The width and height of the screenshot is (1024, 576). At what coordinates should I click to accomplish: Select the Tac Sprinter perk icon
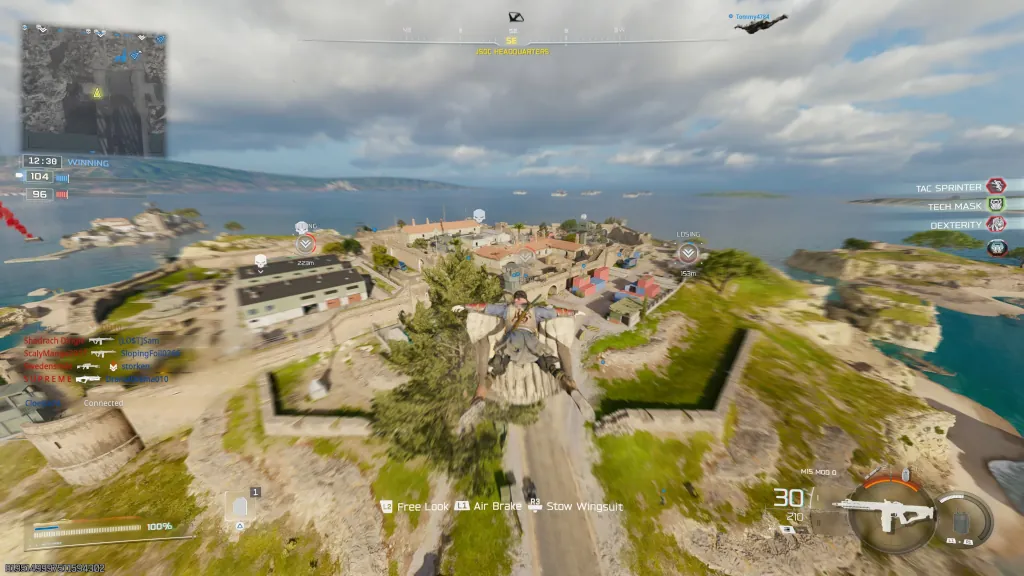996,186
